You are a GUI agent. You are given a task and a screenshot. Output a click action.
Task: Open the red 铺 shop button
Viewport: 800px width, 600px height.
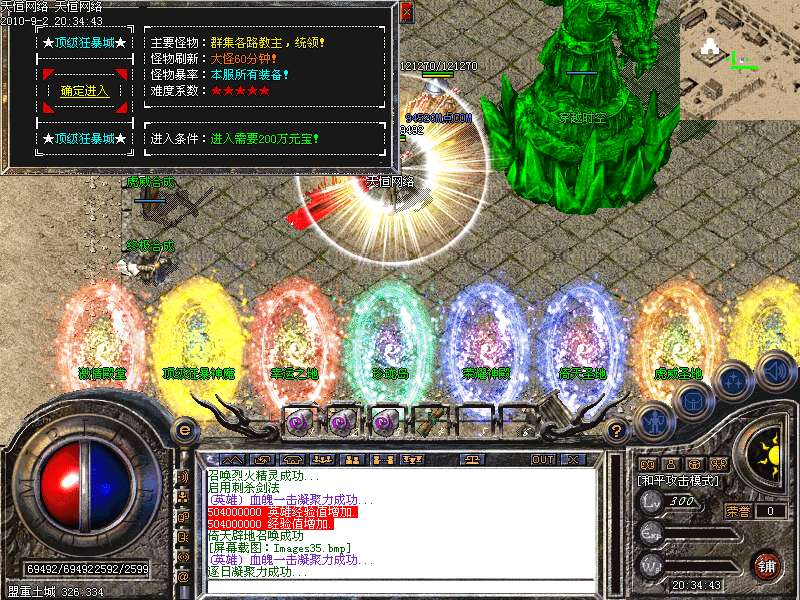click(x=767, y=564)
